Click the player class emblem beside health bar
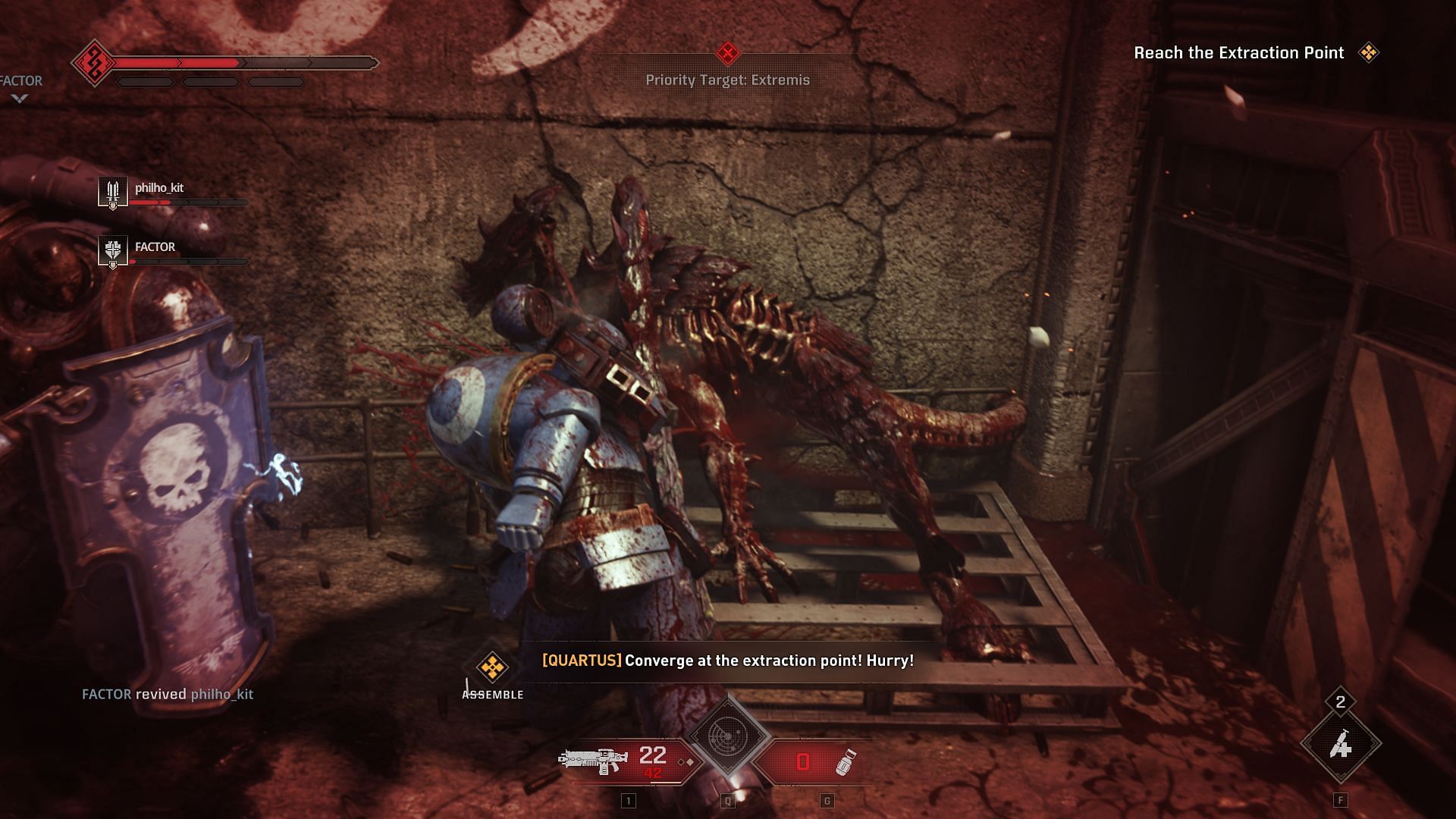The width and height of the screenshot is (1456, 819). pos(94,62)
